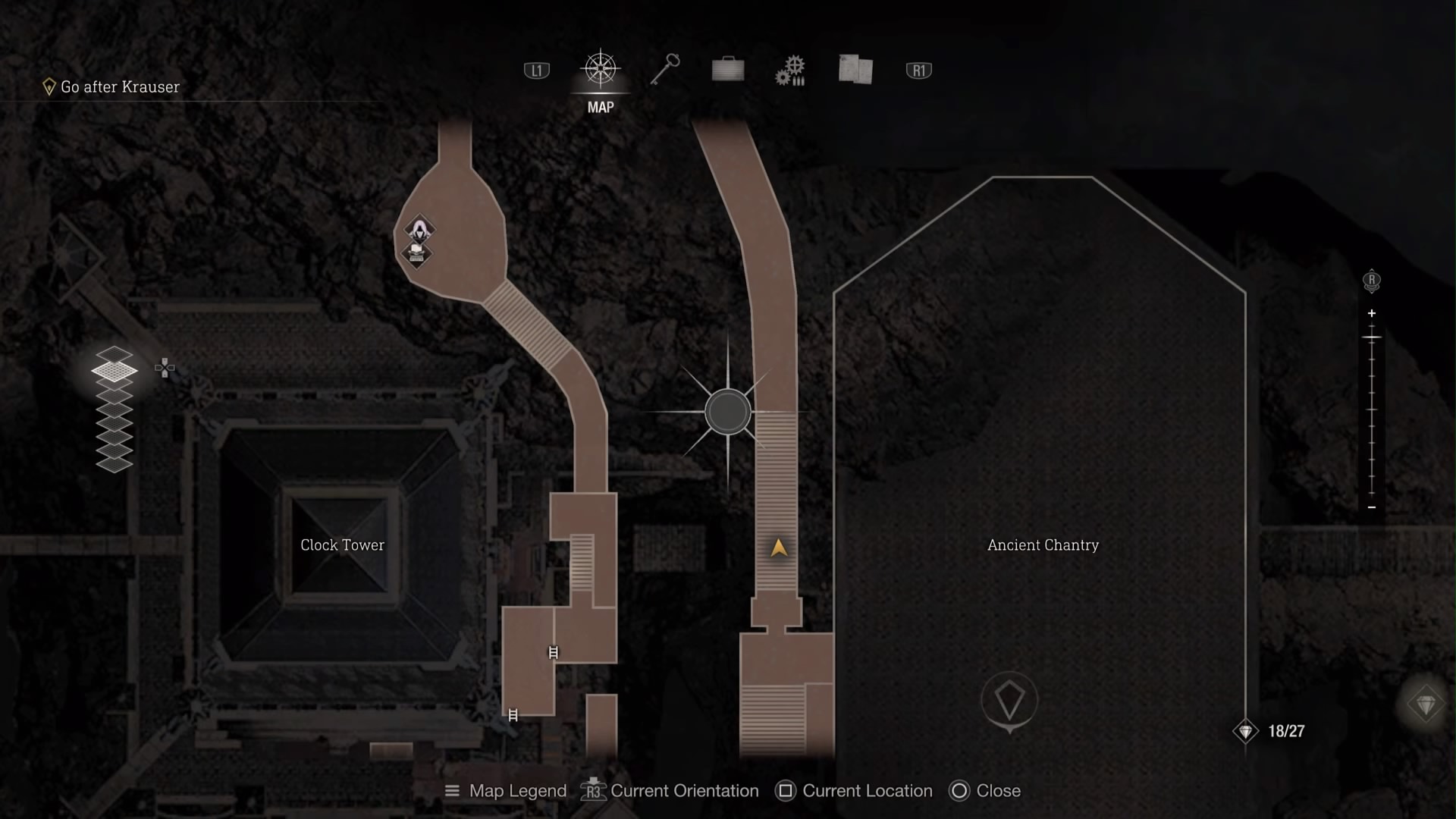Click the d-pad icon beside the floor selector
The width and height of the screenshot is (1456, 819).
click(x=165, y=368)
